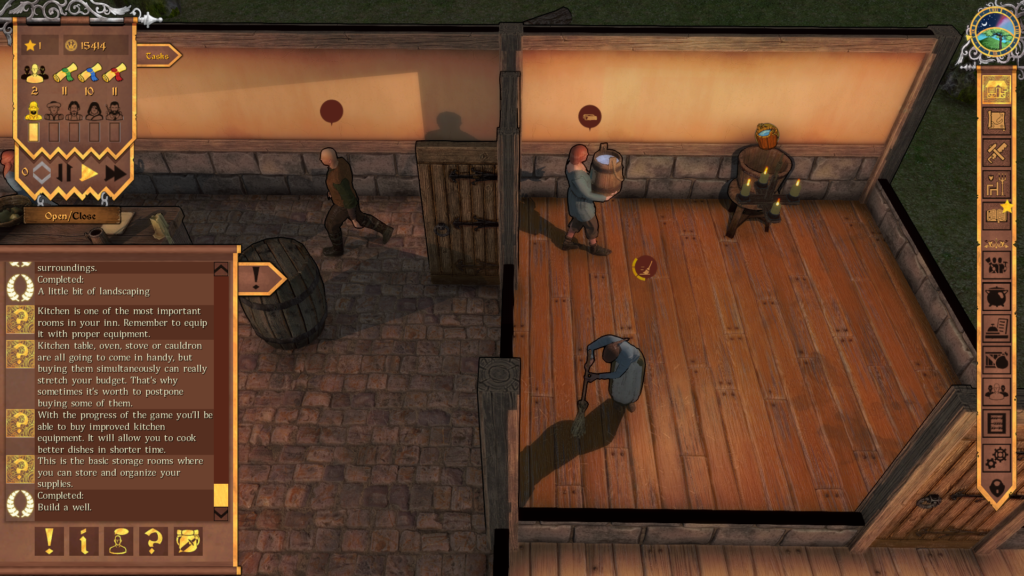
Task: Open the building construction menu icon
Action: 995,90
